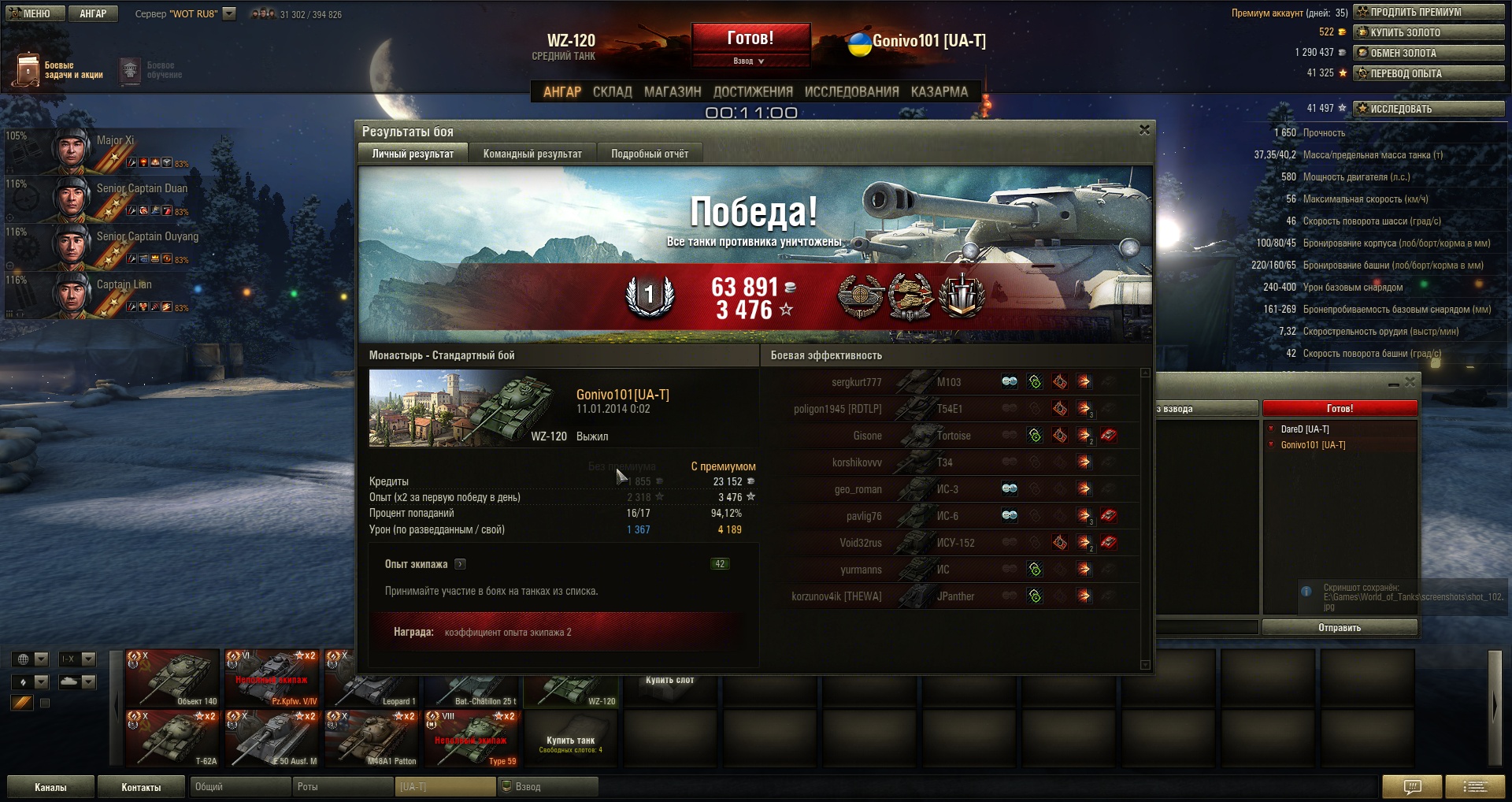This screenshot has width=1512, height=802.
Task: Open the МЕНЮ button
Action: pos(31,13)
